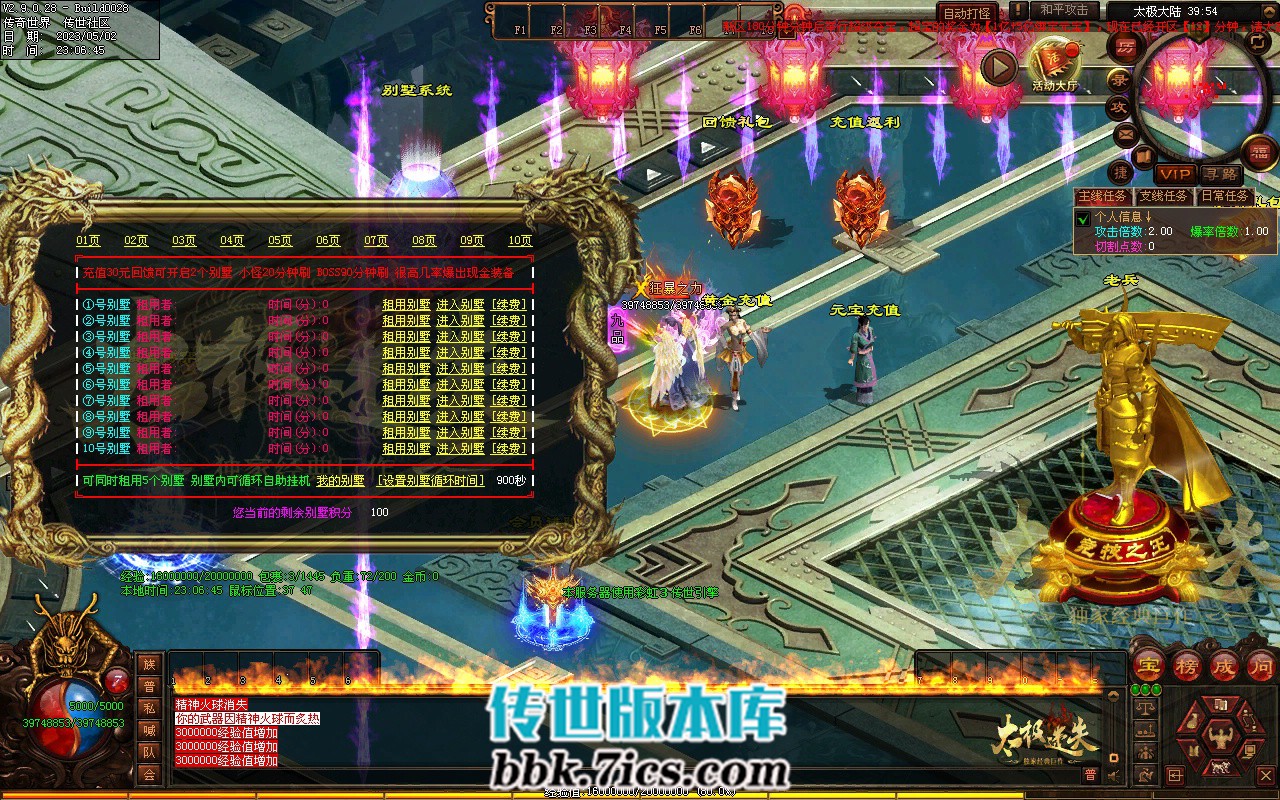This screenshot has width=1280, height=800.
Task: Switch the 和平攻击 attack mode
Action: click(1064, 10)
